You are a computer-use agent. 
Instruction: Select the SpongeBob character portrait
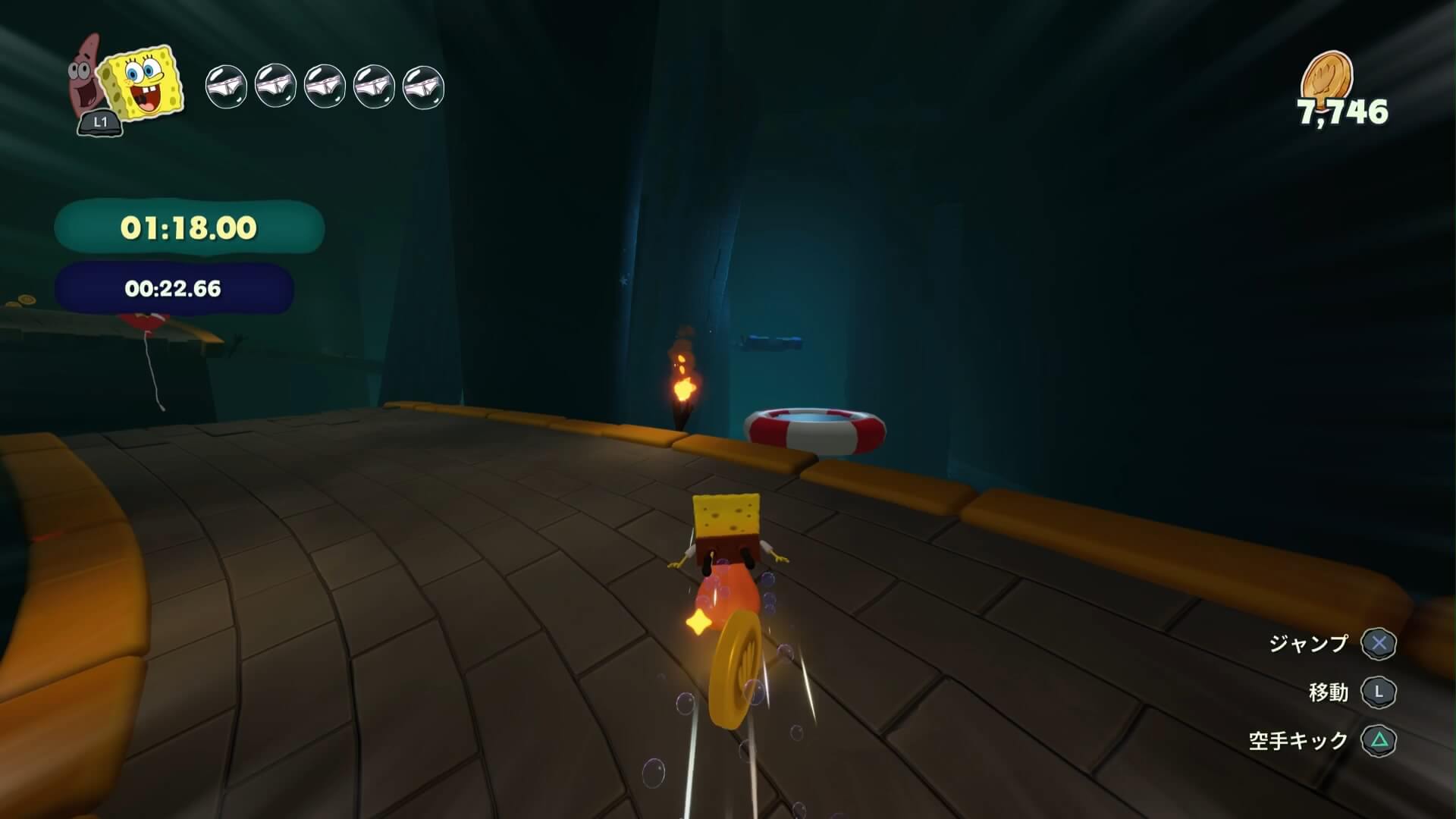144,81
